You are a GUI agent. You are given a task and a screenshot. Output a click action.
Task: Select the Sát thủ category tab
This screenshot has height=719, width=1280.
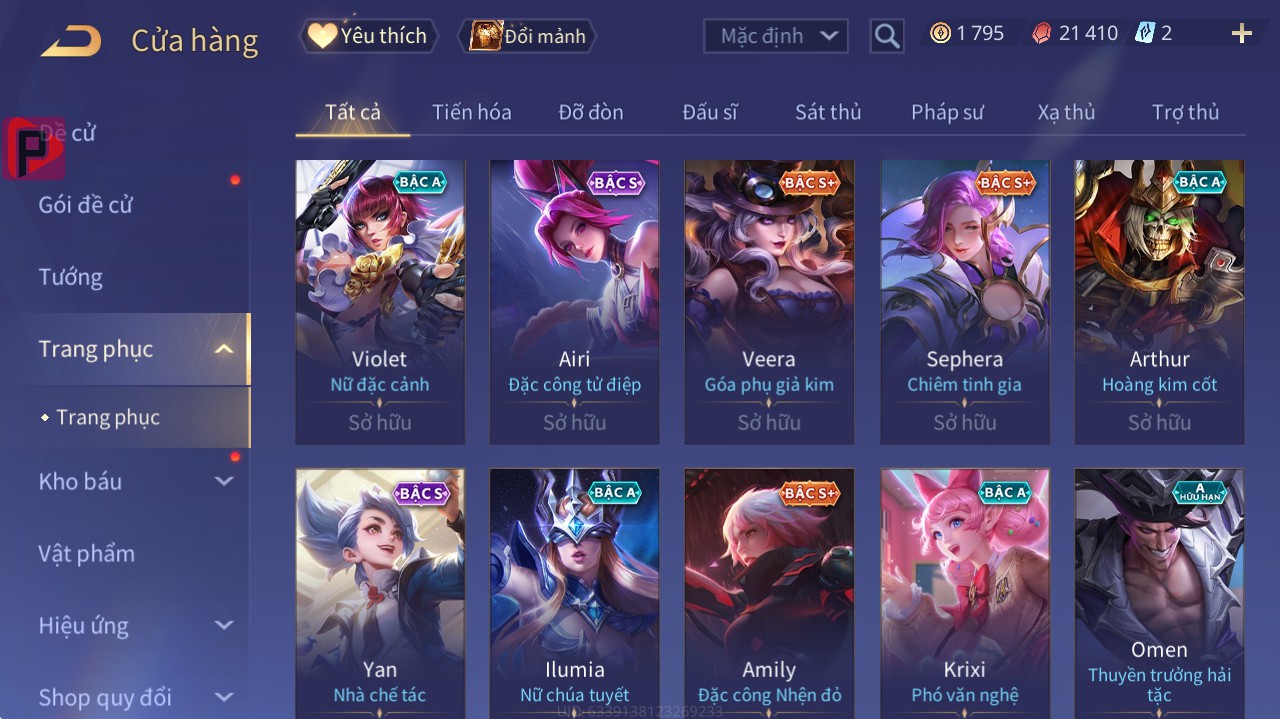click(828, 112)
